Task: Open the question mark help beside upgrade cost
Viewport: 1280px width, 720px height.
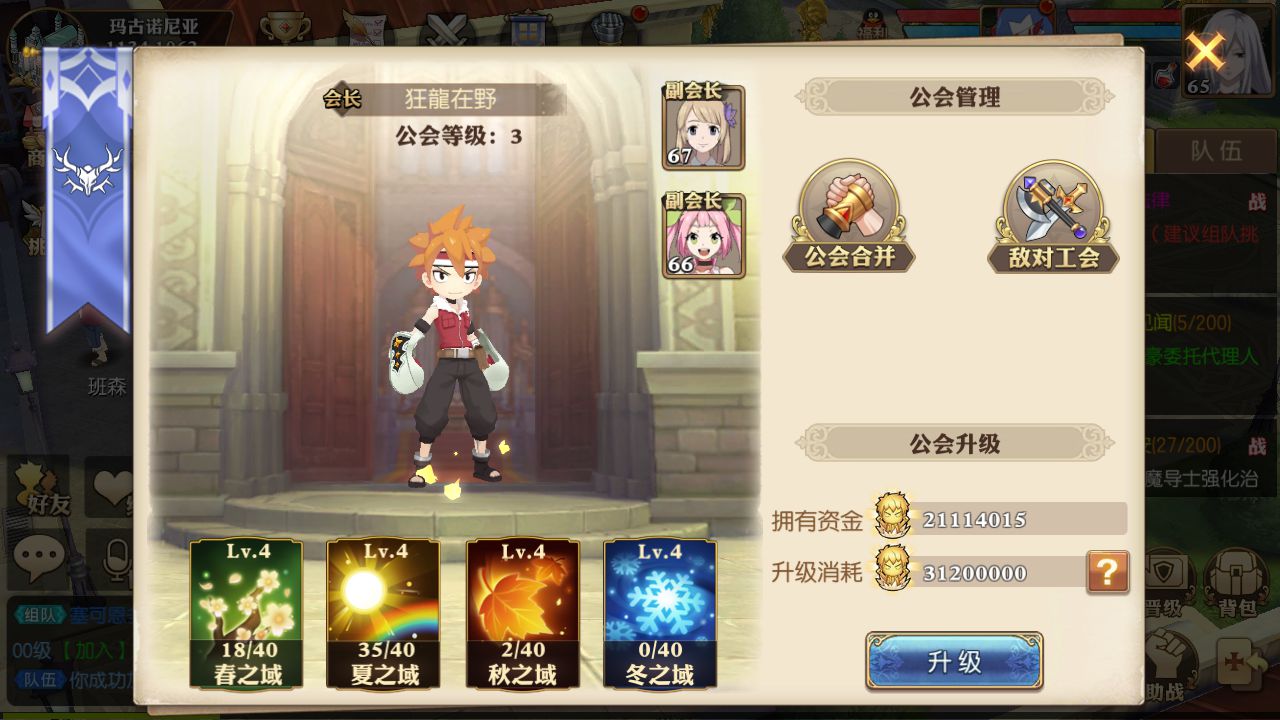Action: (x=1110, y=573)
